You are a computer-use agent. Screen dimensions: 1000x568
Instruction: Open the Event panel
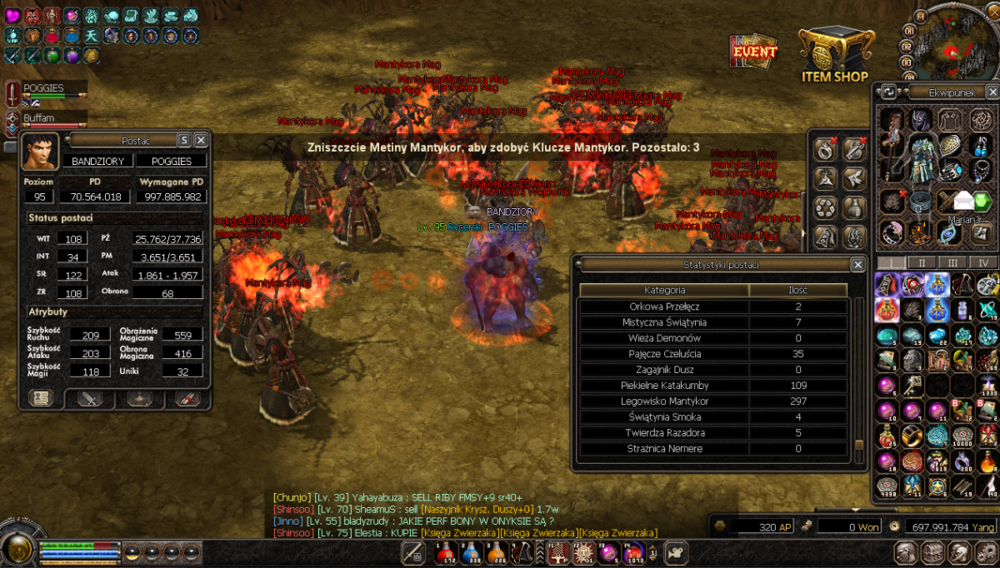tap(754, 51)
